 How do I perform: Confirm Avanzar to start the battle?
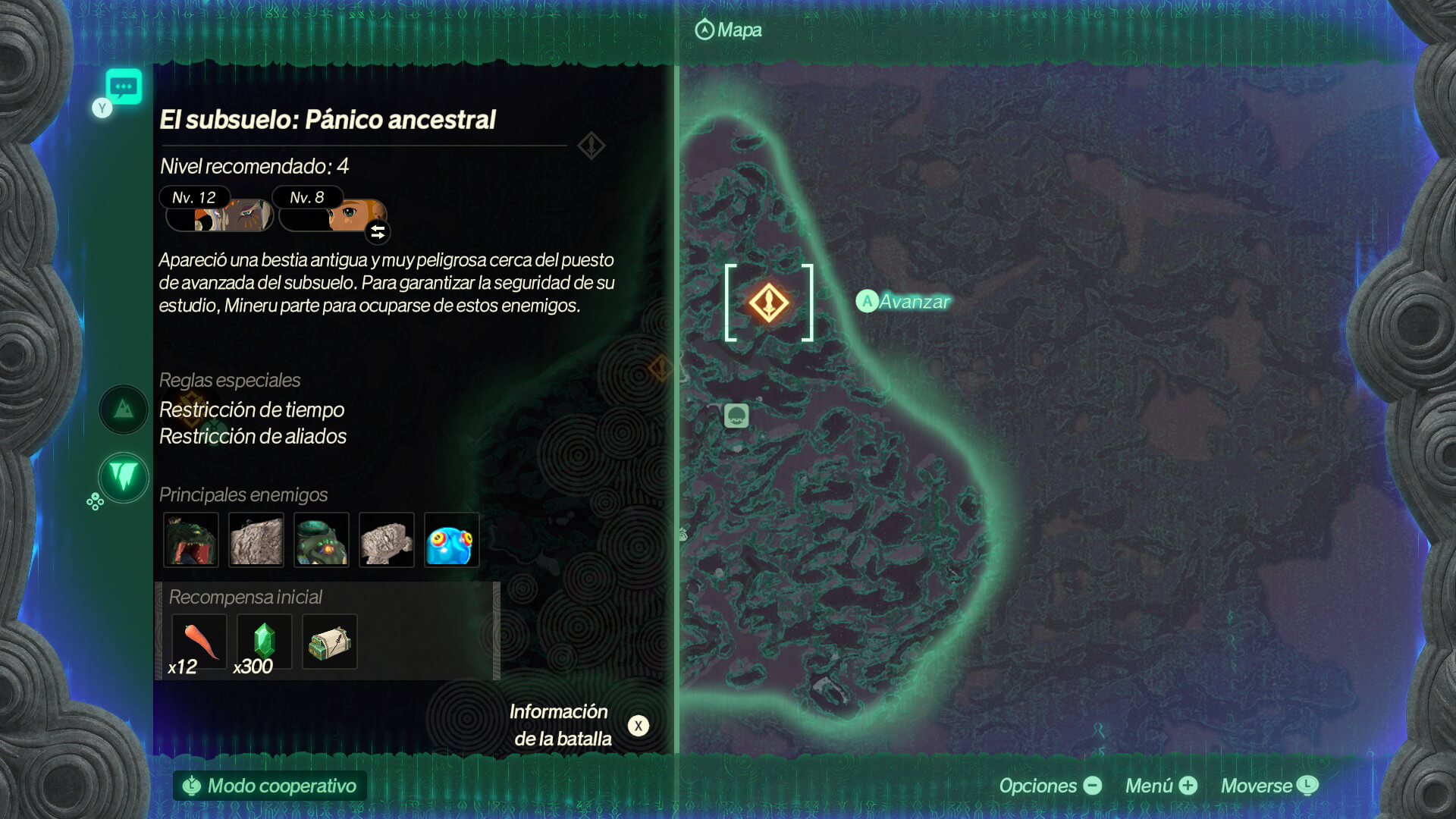tap(903, 302)
